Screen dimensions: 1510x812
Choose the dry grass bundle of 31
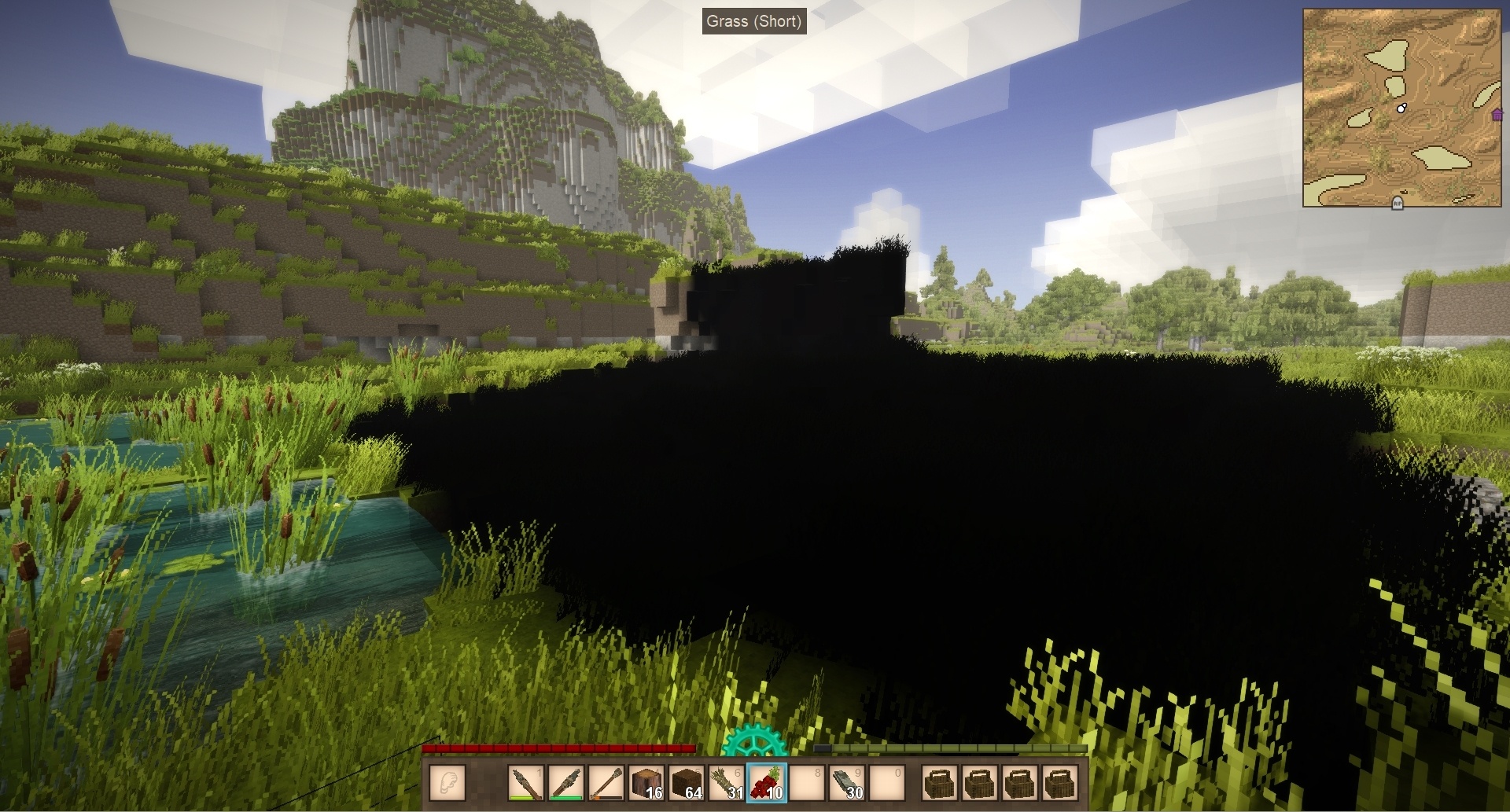(x=727, y=783)
